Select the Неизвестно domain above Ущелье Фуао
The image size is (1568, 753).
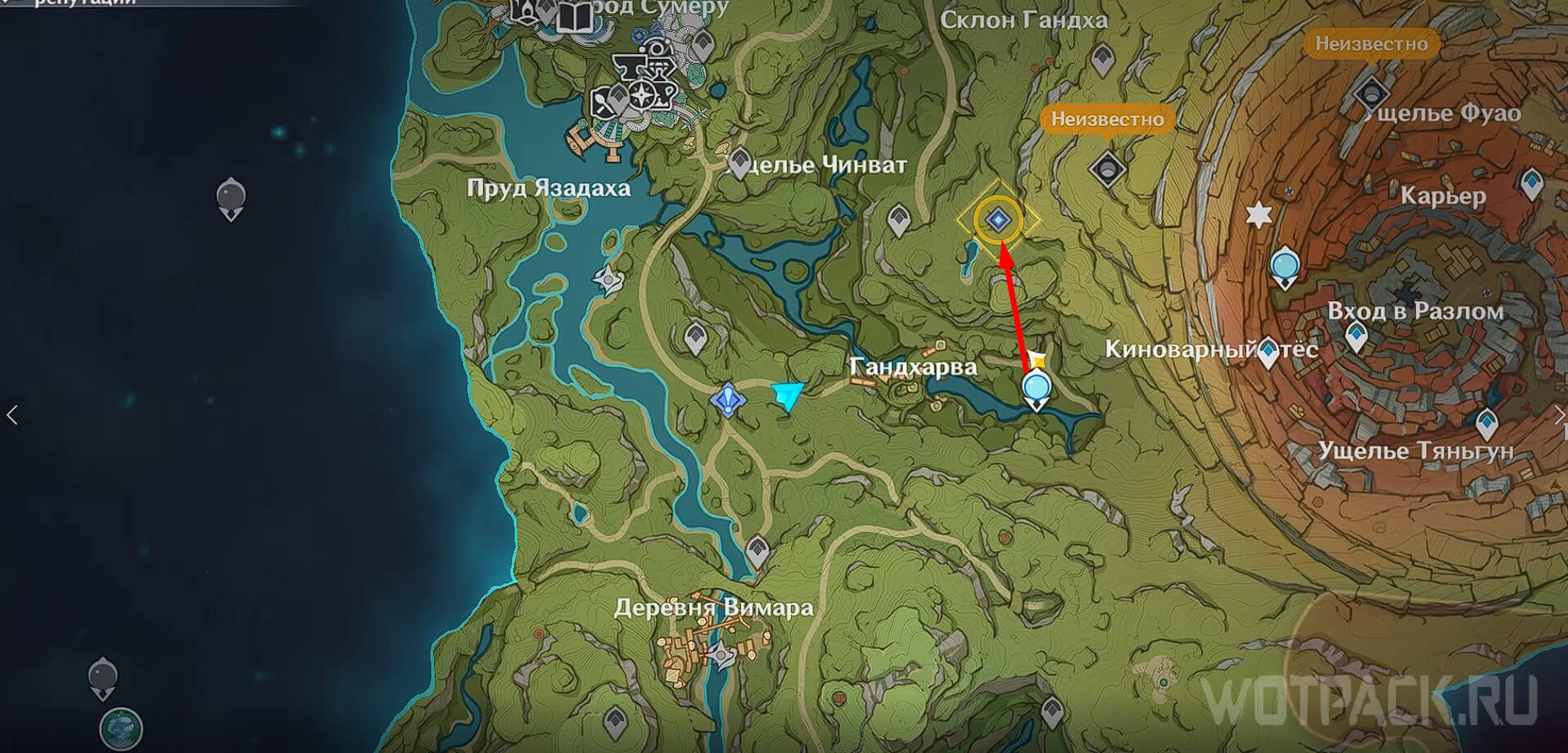coord(1371,92)
